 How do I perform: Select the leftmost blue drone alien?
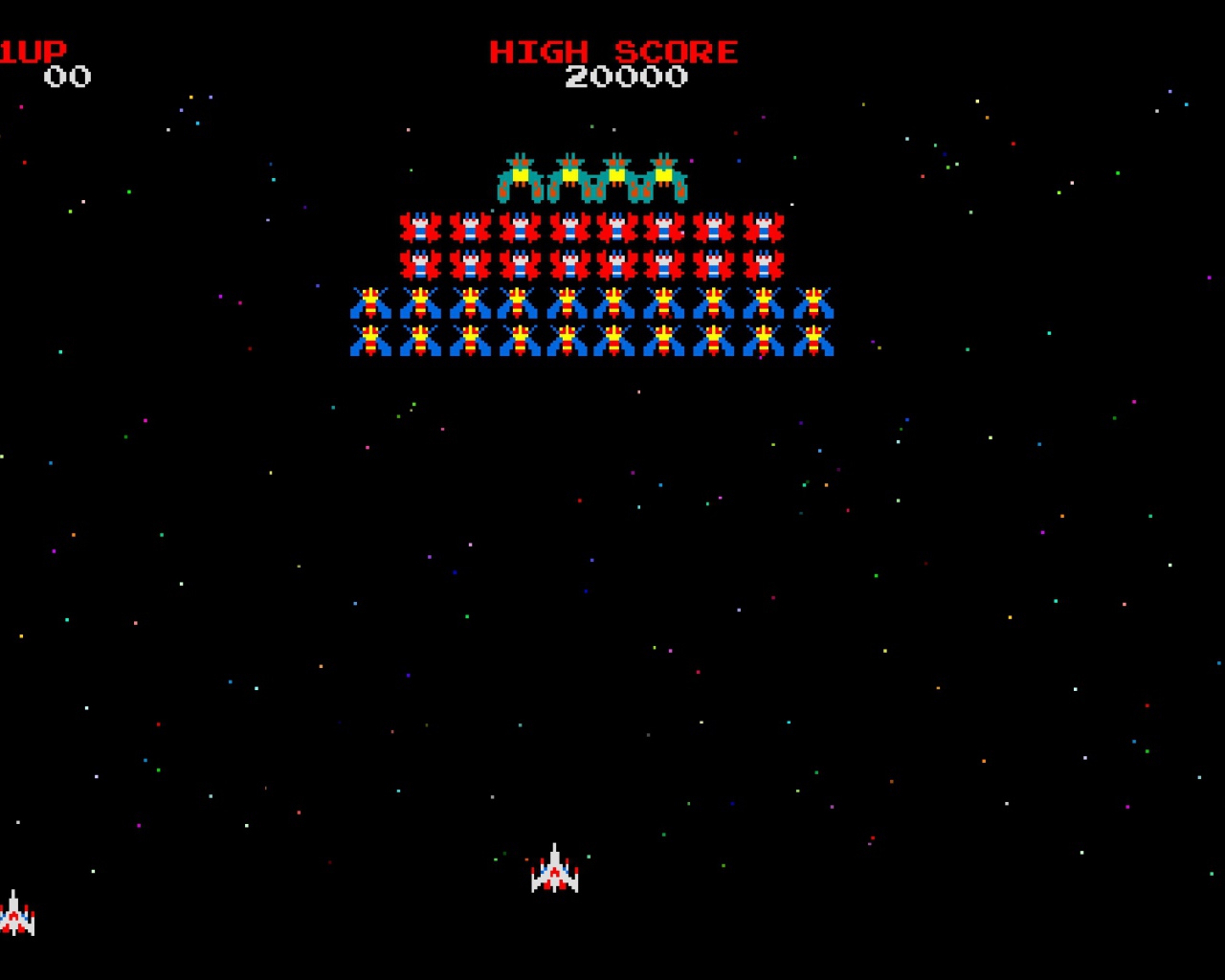point(370,304)
